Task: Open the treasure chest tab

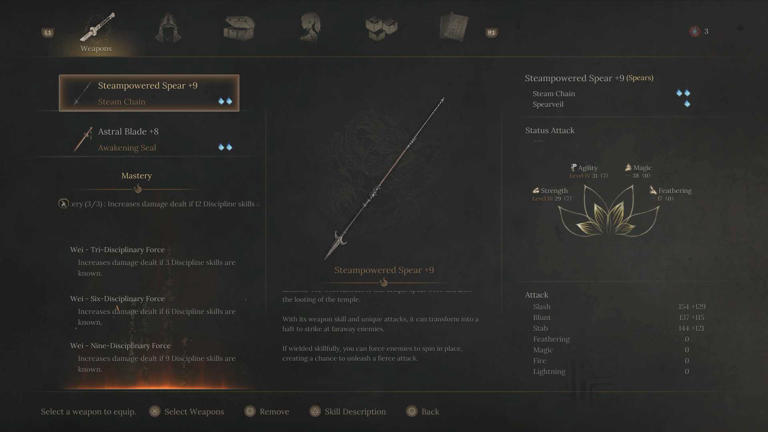Action: [x=239, y=28]
